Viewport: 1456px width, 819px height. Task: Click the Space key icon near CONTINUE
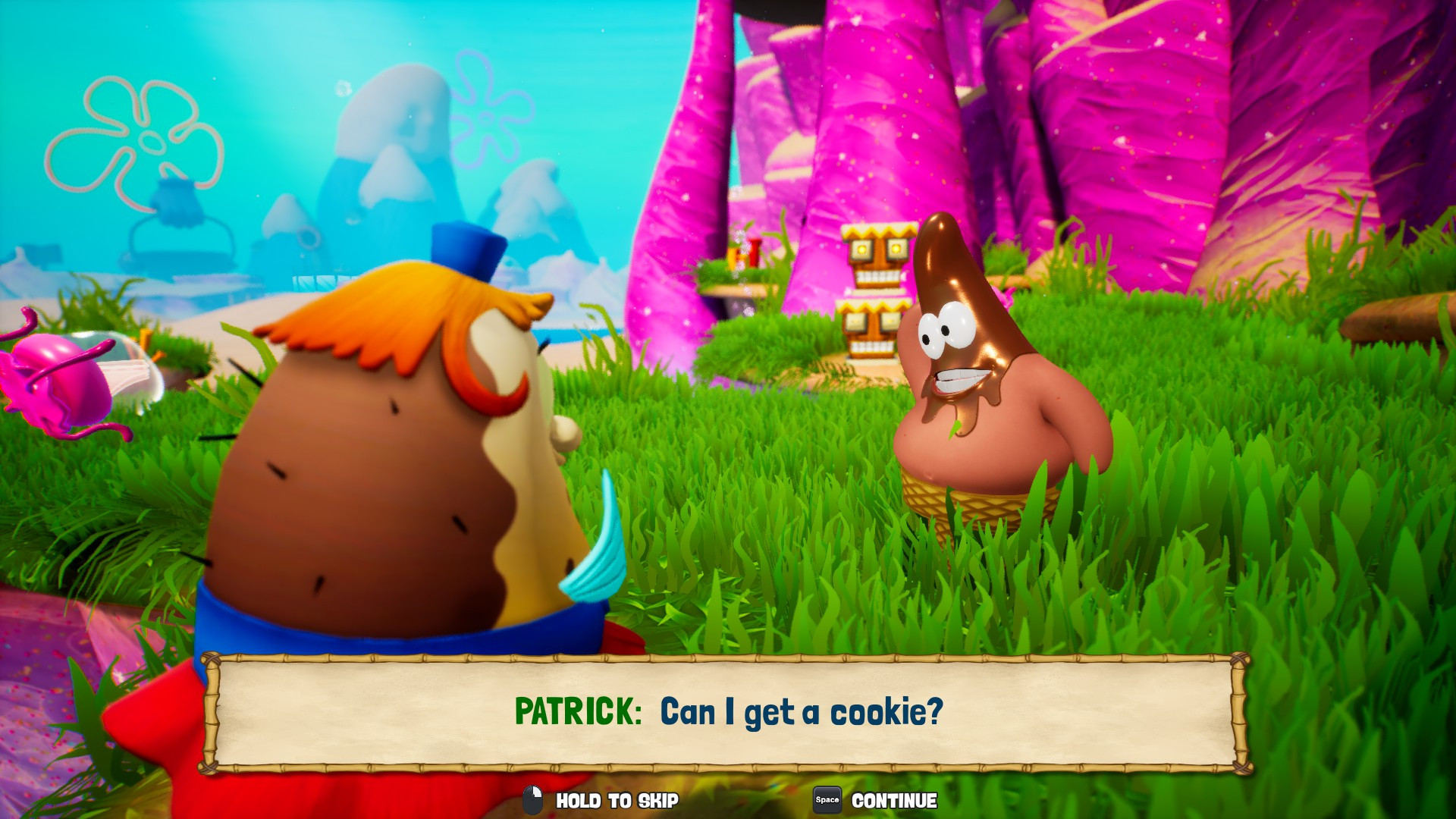tap(826, 800)
